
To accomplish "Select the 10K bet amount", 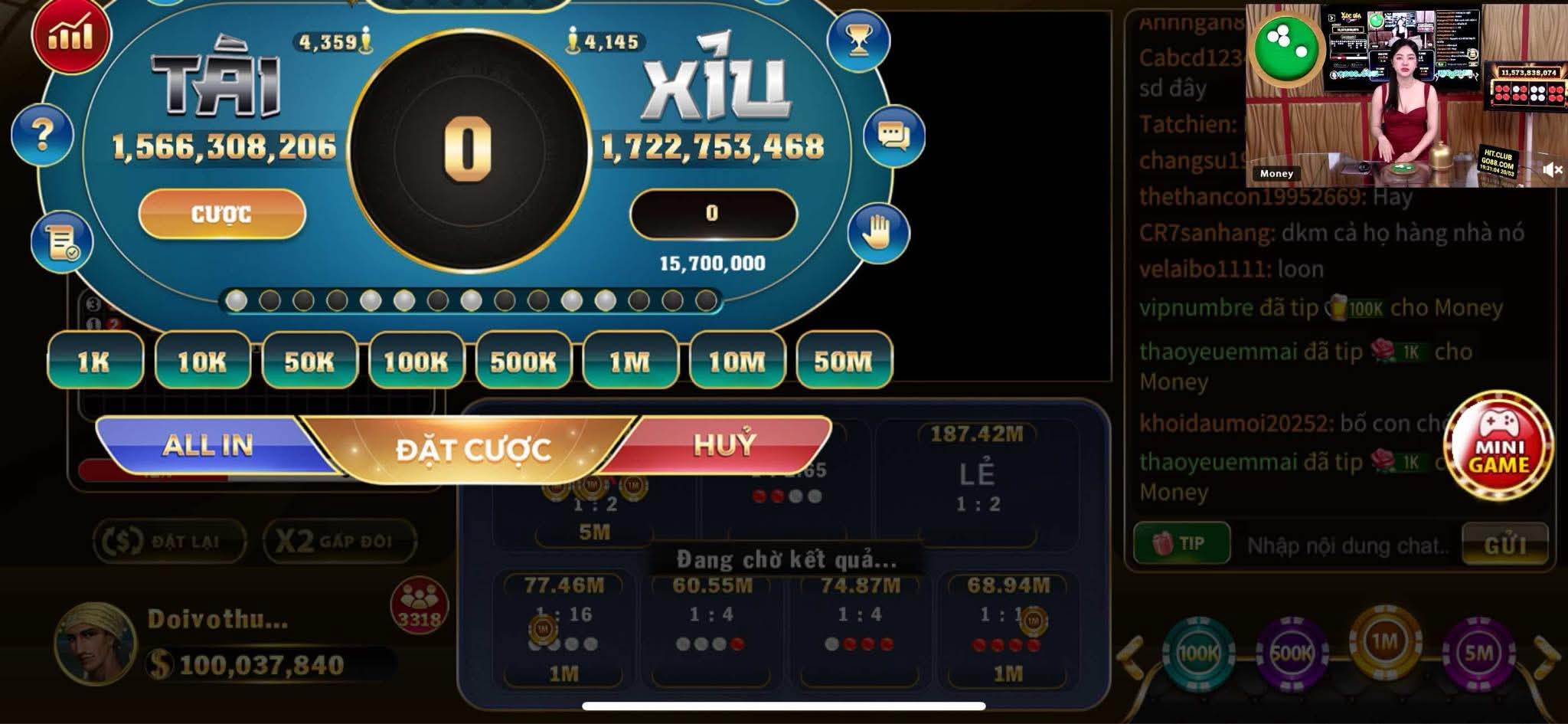I will point(202,361).
